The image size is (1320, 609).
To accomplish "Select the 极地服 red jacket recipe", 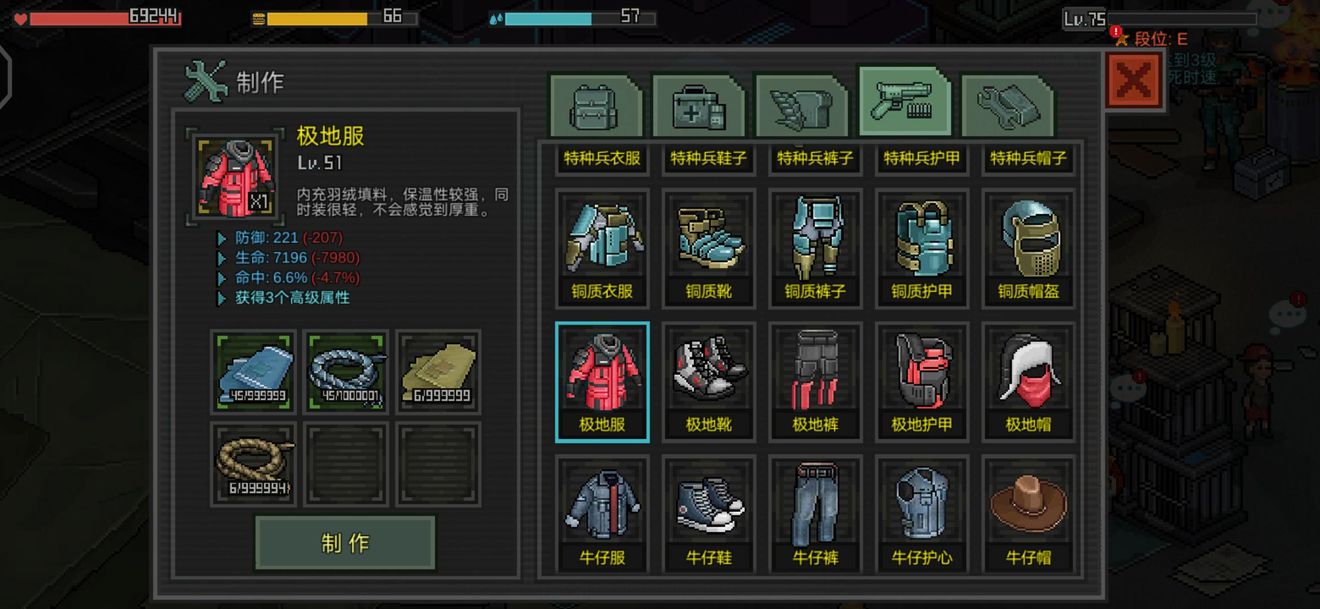I will (602, 381).
